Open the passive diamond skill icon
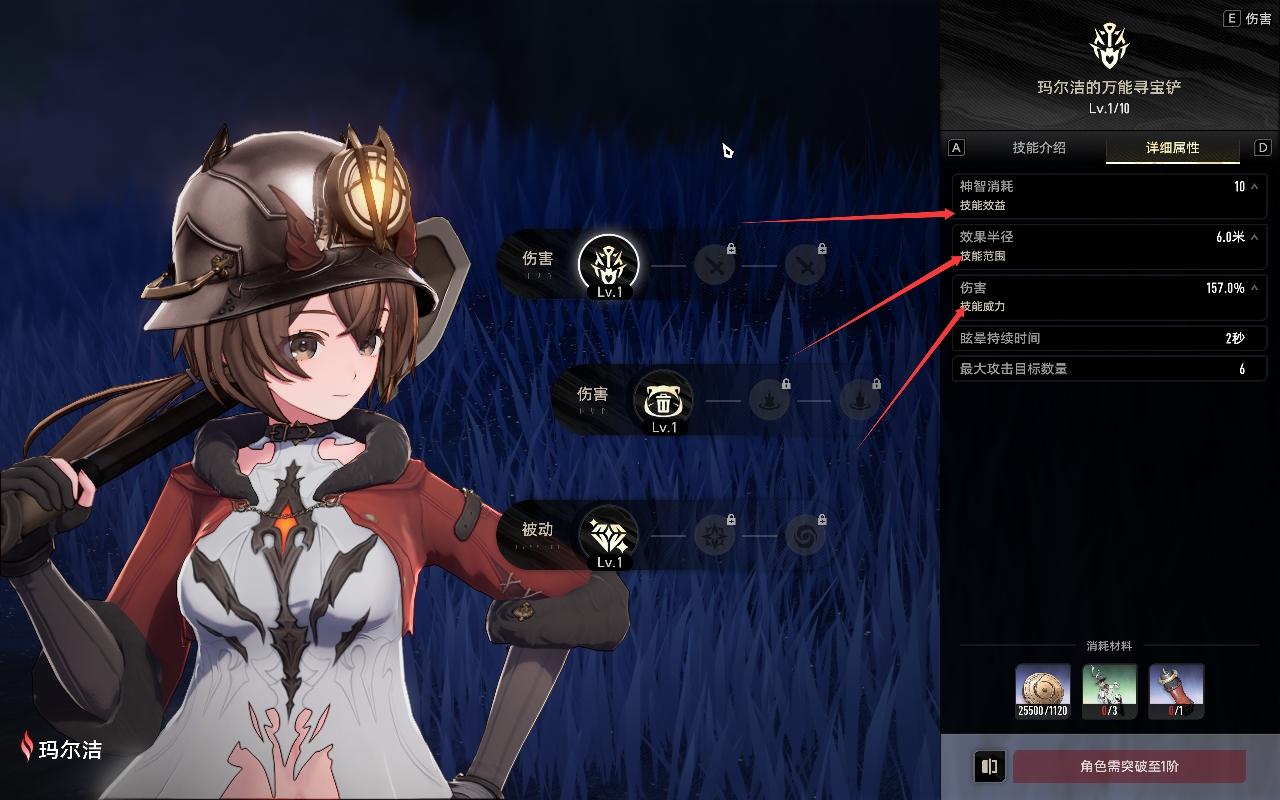 (x=609, y=535)
